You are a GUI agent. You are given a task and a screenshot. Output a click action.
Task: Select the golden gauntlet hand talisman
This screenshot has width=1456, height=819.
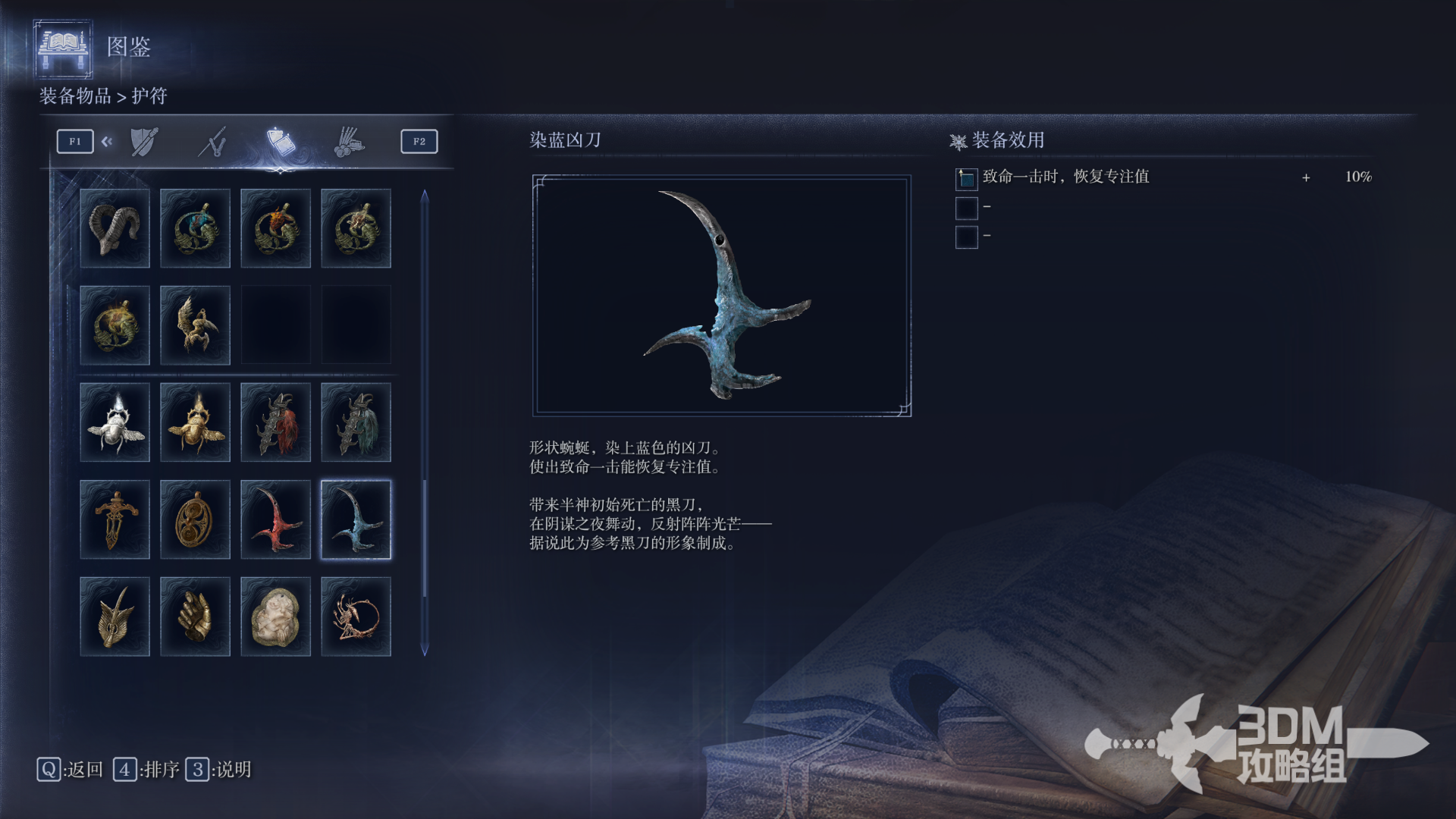pos(195,617)
